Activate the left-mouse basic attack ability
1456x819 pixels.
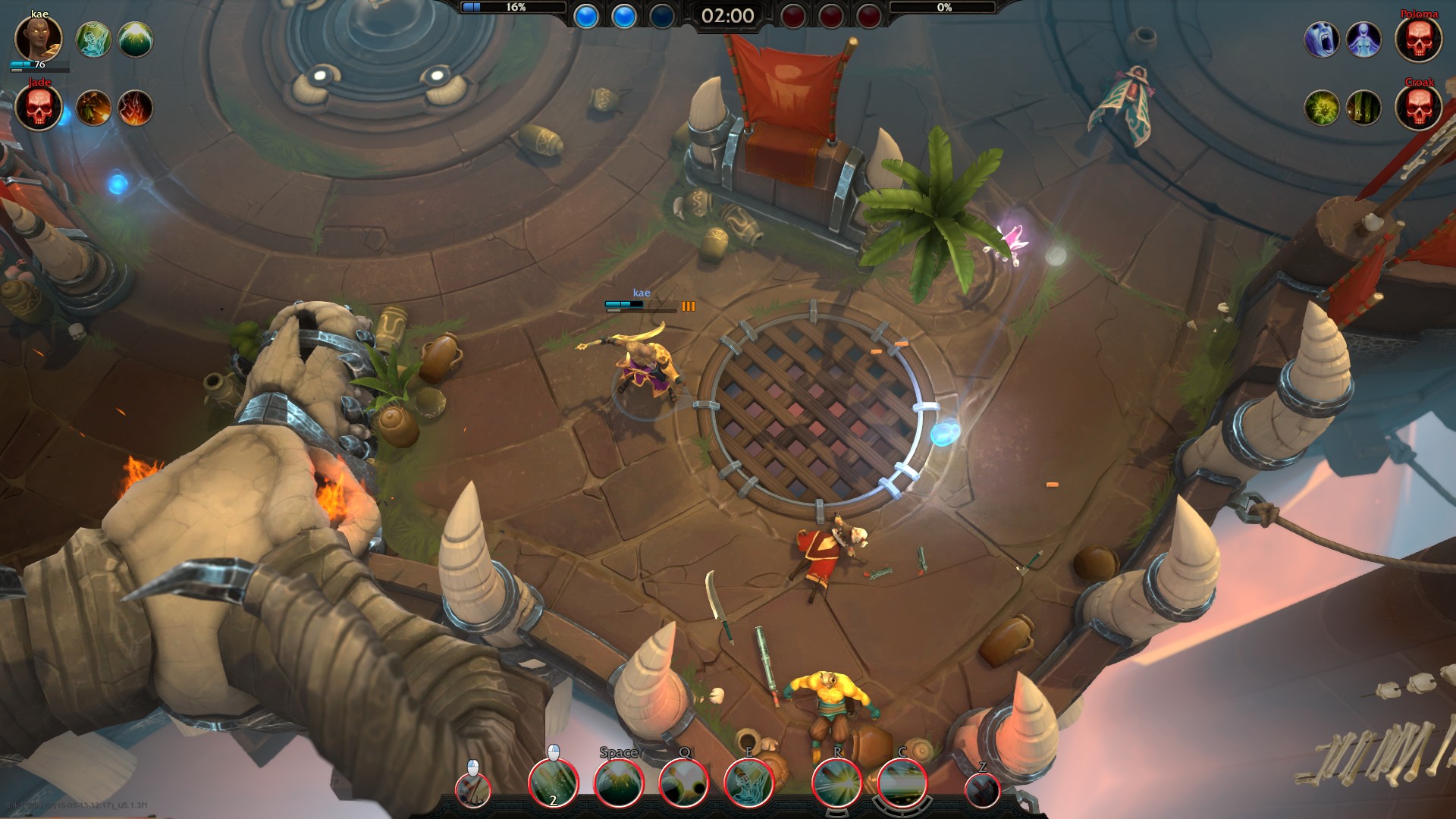tap(473, 790)
